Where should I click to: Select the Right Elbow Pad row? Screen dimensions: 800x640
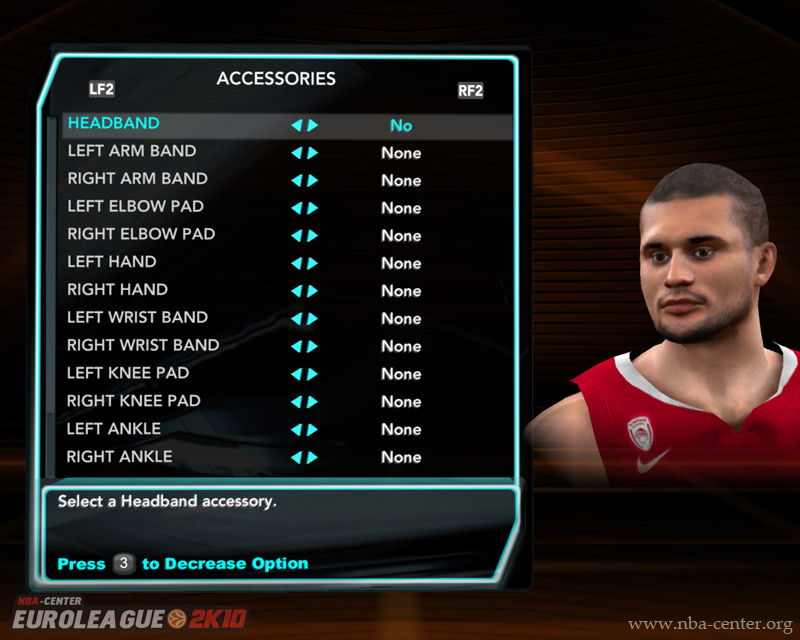point(141,235)
